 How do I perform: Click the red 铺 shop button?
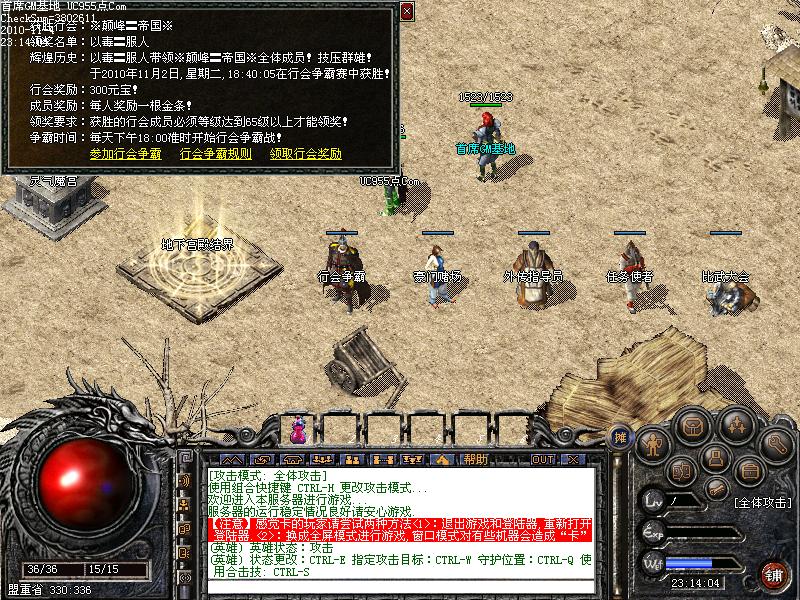(773, 573)
